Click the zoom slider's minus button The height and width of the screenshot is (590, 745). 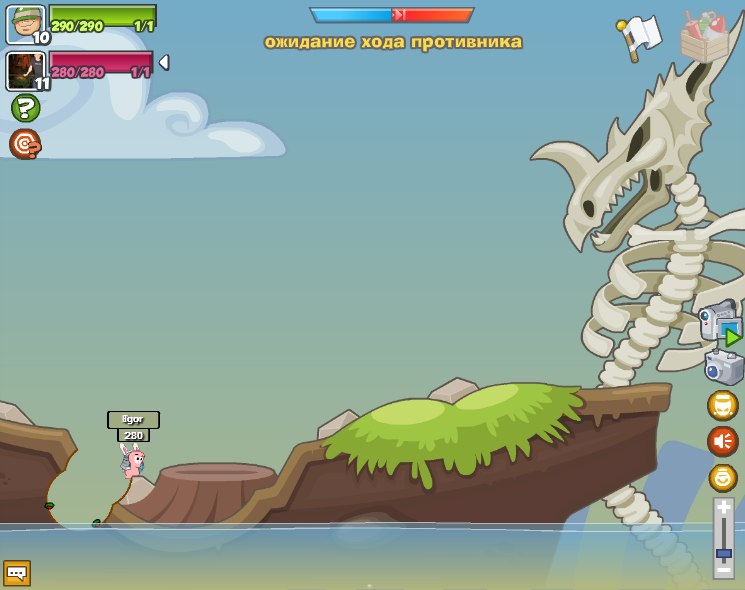(x=723, y=570)
